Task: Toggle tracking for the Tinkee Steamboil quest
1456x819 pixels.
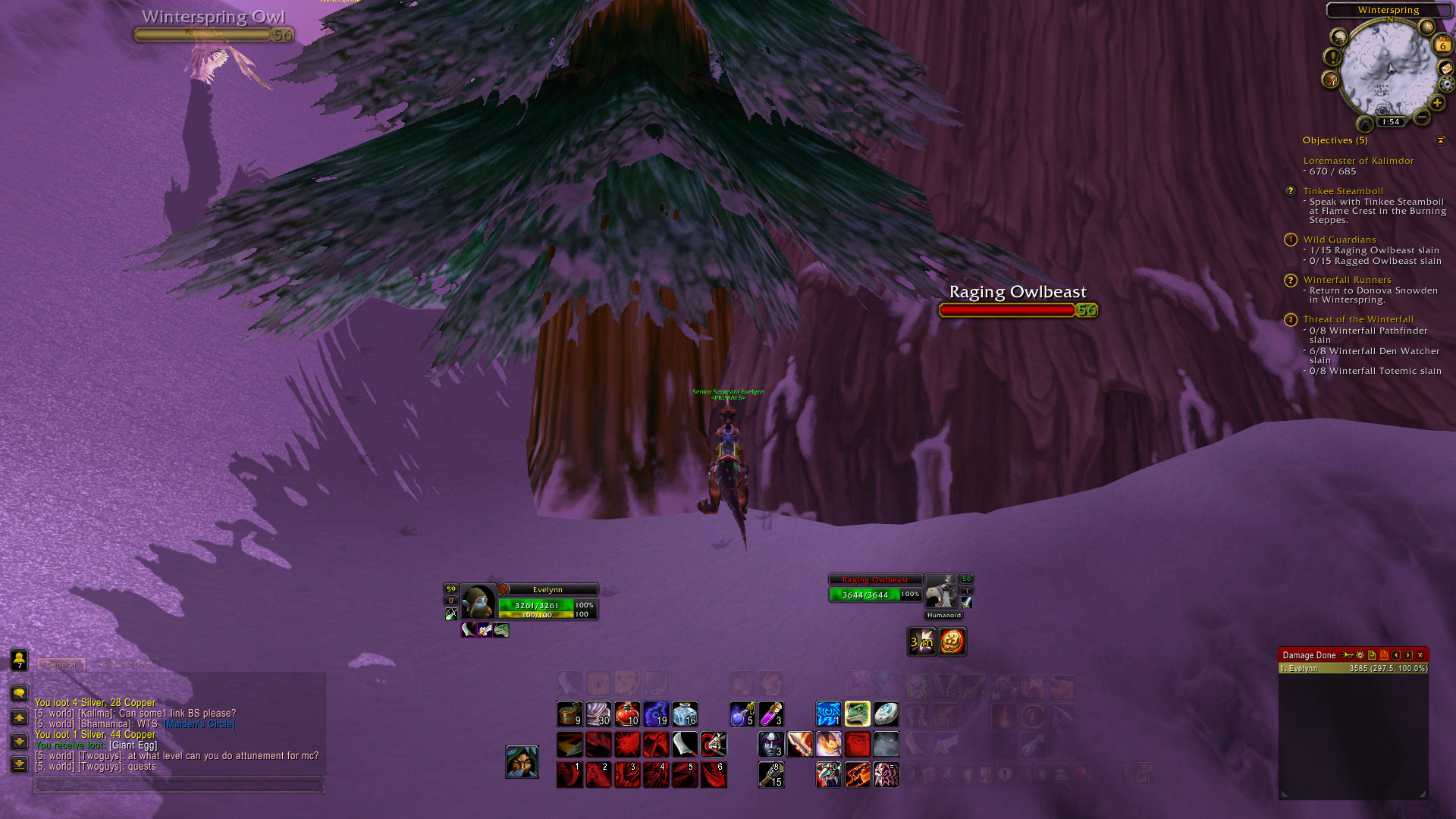Action: pyautogui.click(x=1290, y=191)
